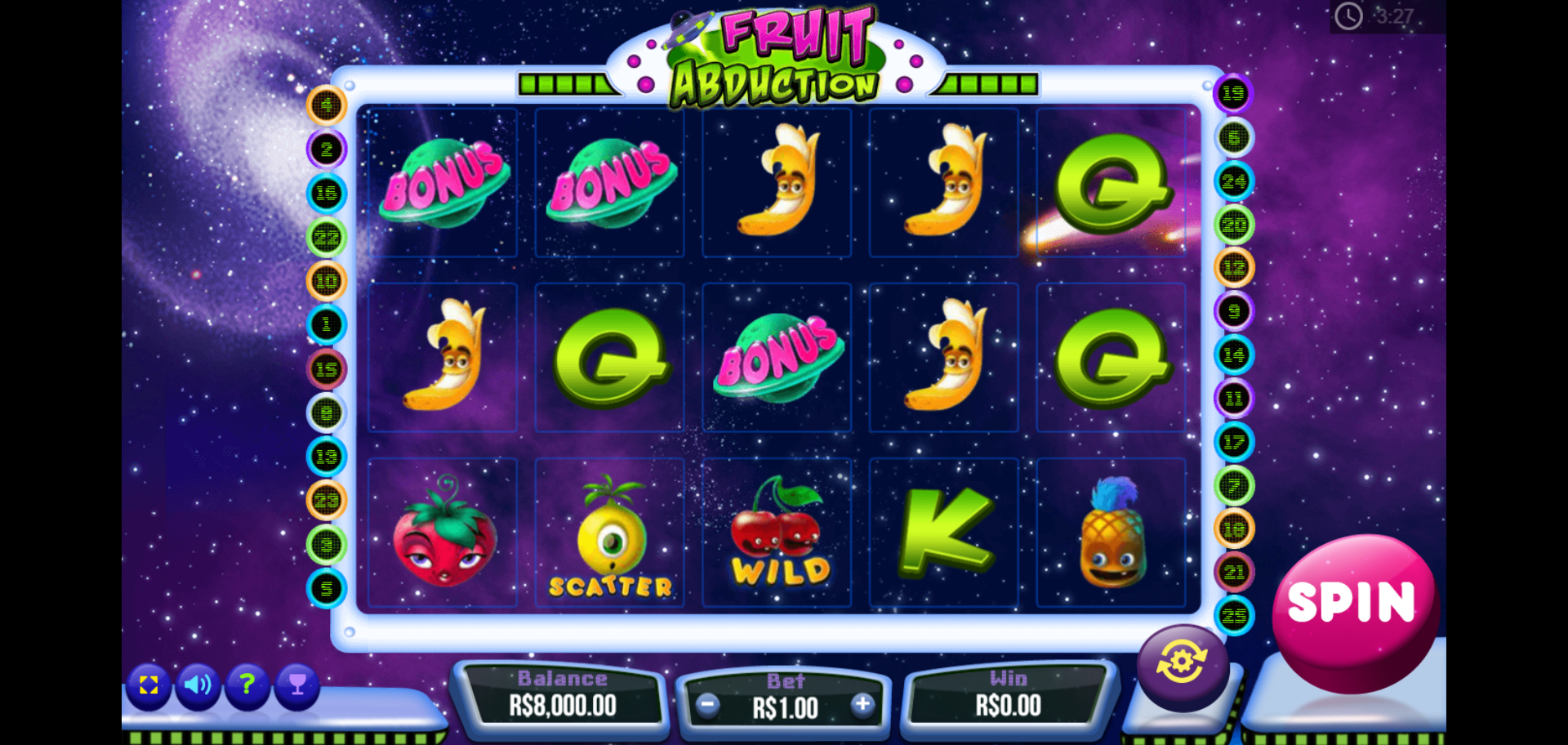
Task: Show the trophy paytable icon
Action: click(297, 685)
